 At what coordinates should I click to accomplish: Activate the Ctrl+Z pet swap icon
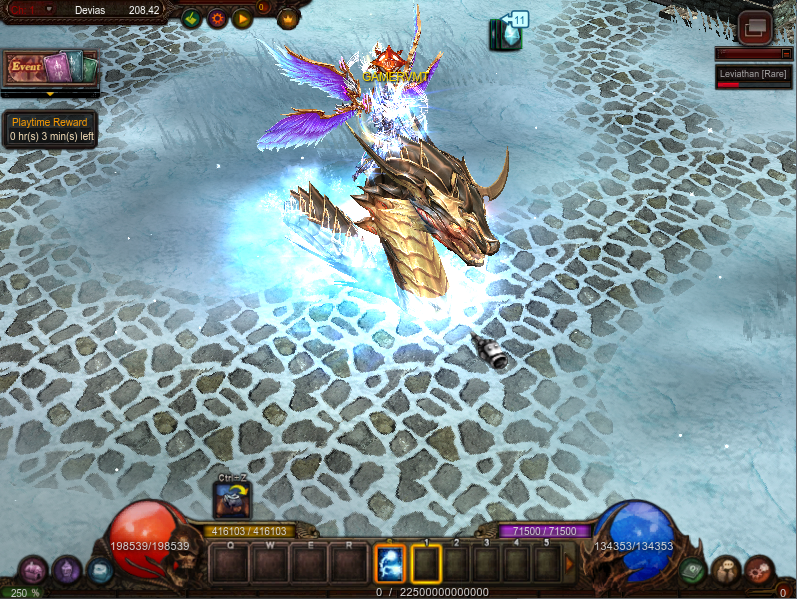(x=232, y=499)
